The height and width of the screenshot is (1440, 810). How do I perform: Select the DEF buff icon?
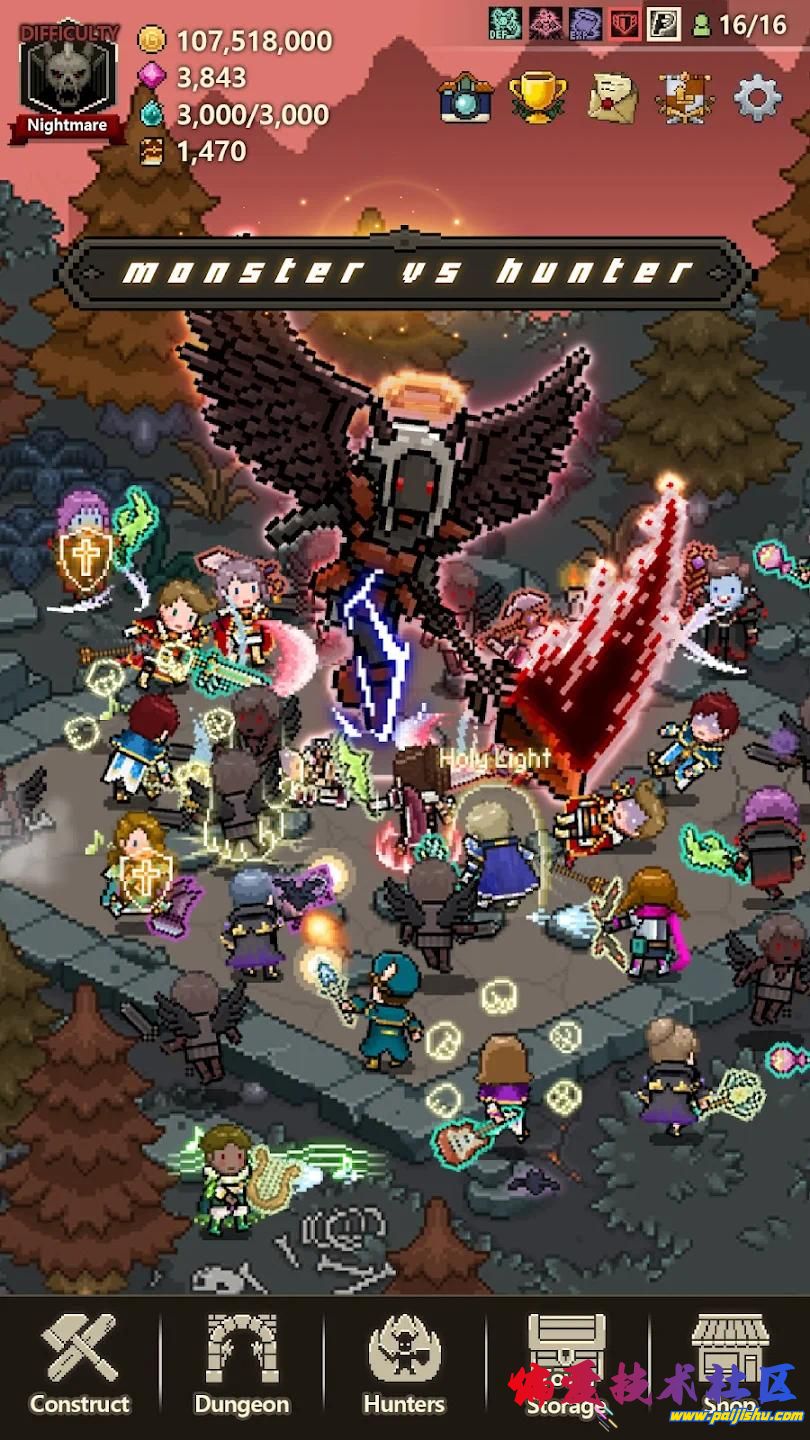(x=505, y=23)
